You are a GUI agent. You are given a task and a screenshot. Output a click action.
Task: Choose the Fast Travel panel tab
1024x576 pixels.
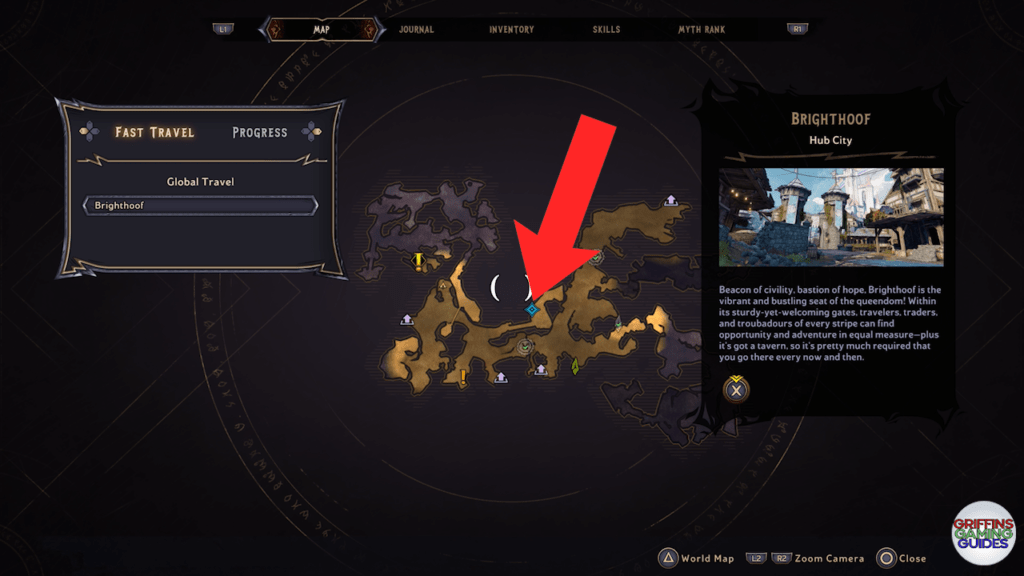click(155, 132)
